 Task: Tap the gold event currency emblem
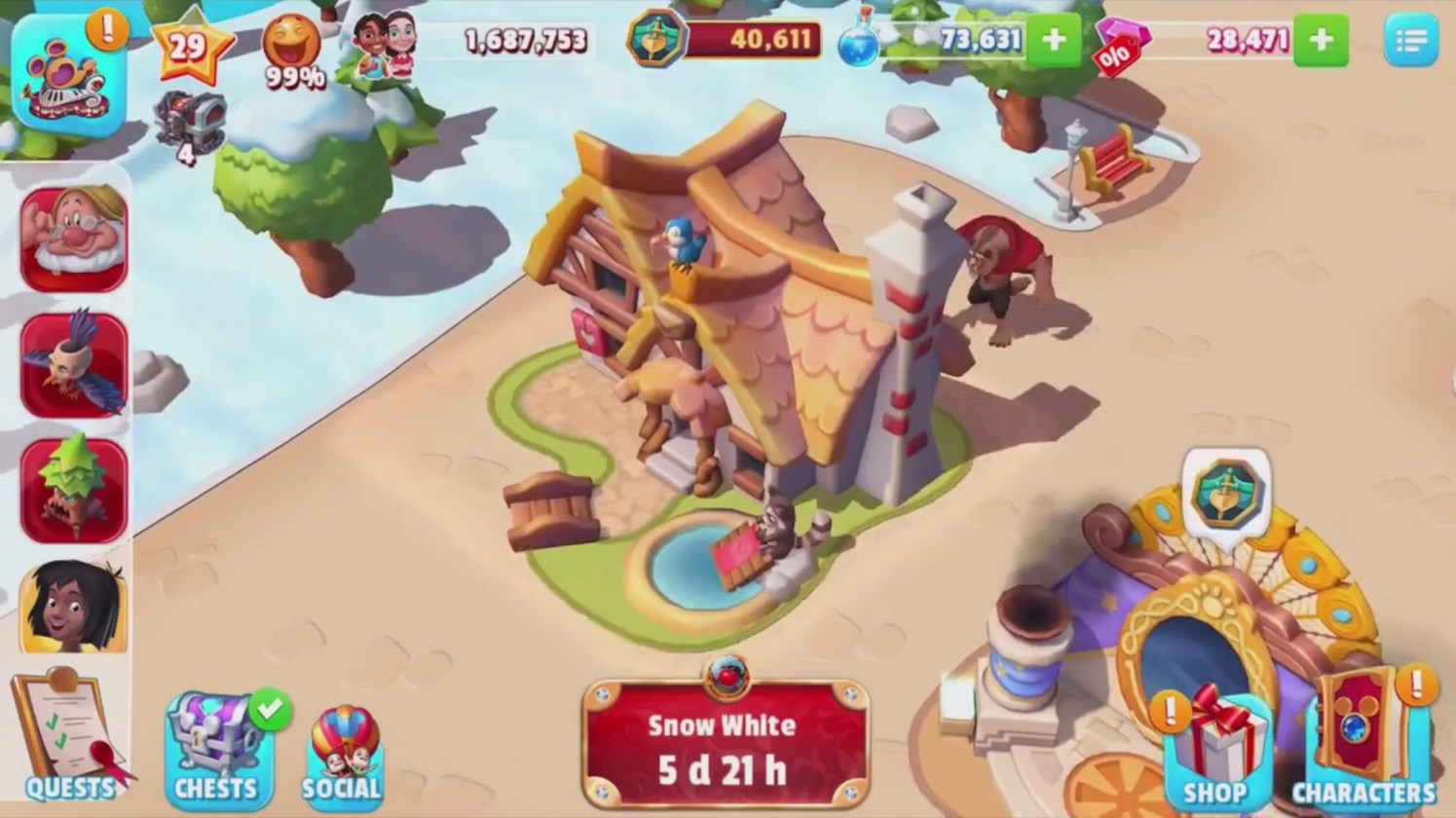click(x=654, y=40)
